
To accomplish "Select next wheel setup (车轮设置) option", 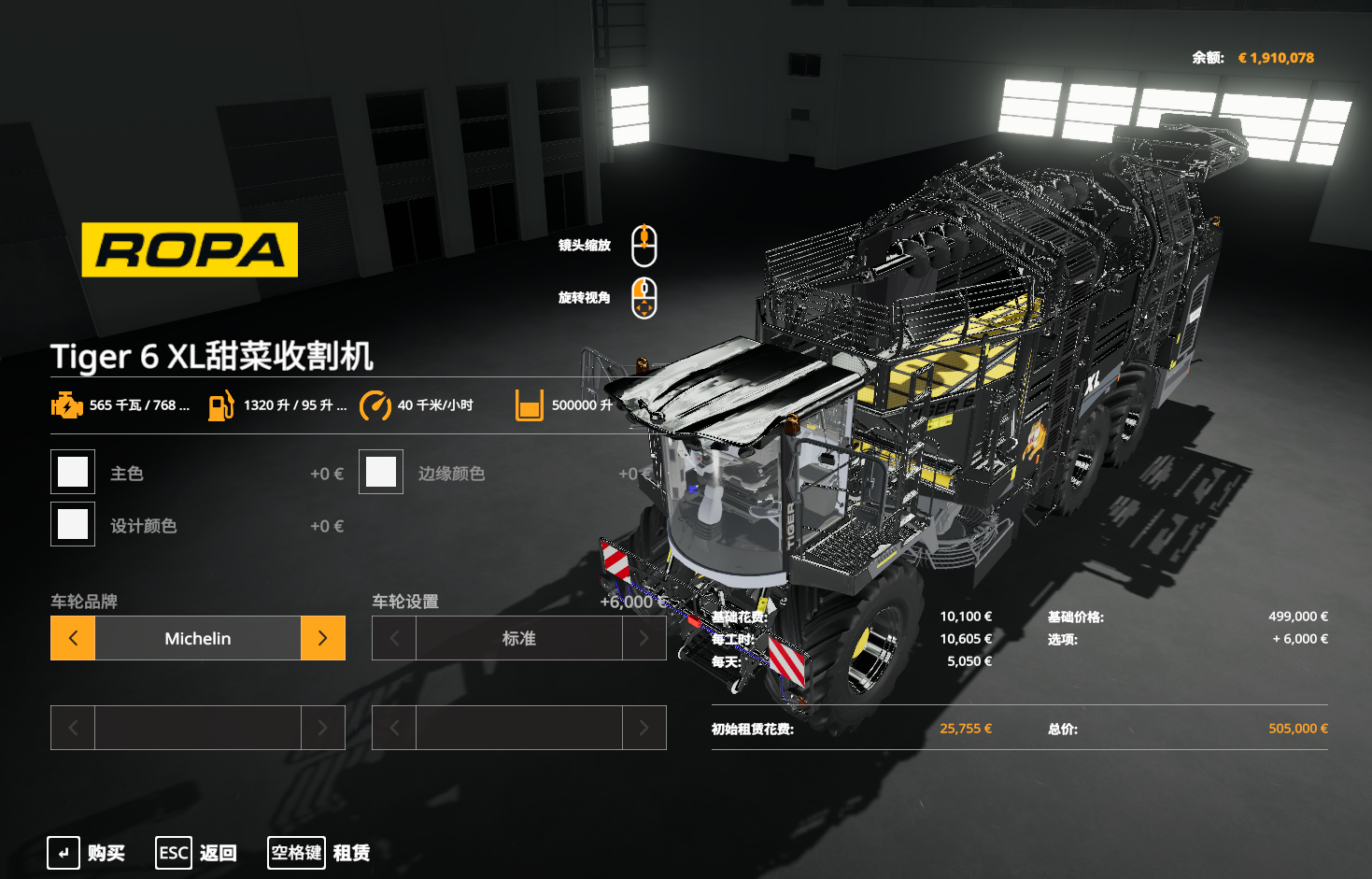I will click(x=644, y=638).
